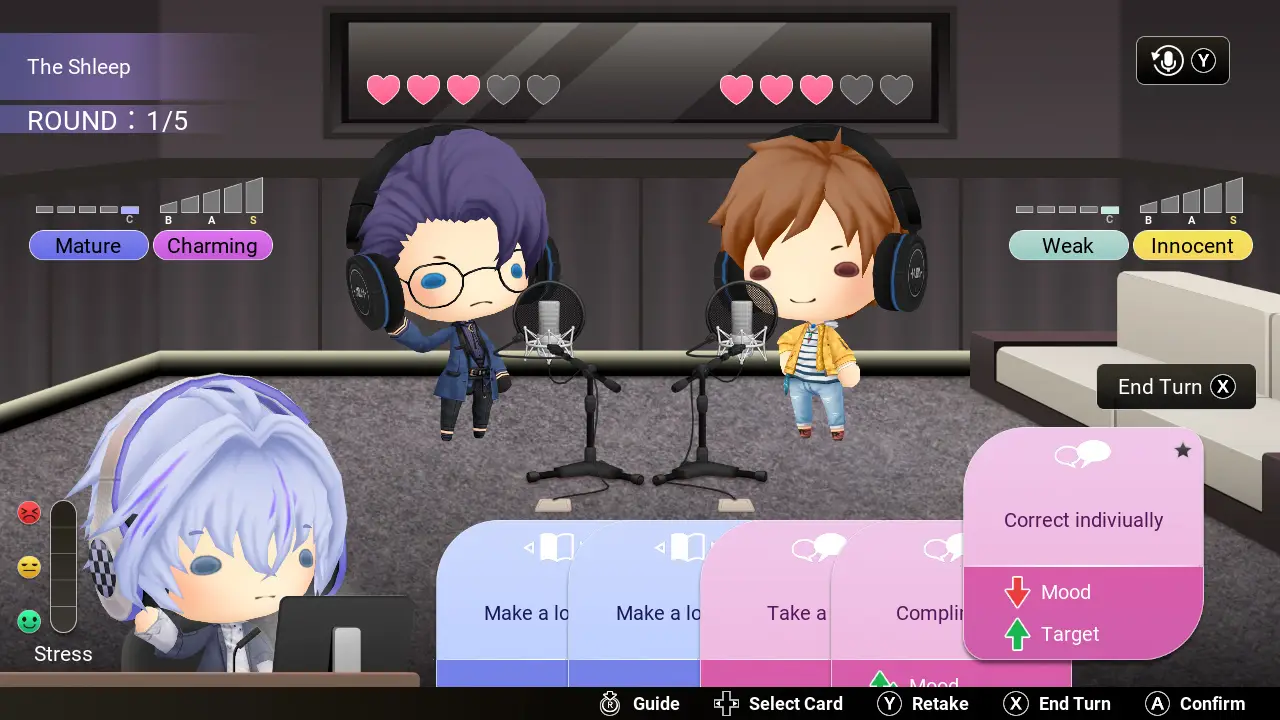Click the red Mood down arrow on card
This screenshot has width=1280, height=720.
pyautogui.click(x=1018, y=592)
